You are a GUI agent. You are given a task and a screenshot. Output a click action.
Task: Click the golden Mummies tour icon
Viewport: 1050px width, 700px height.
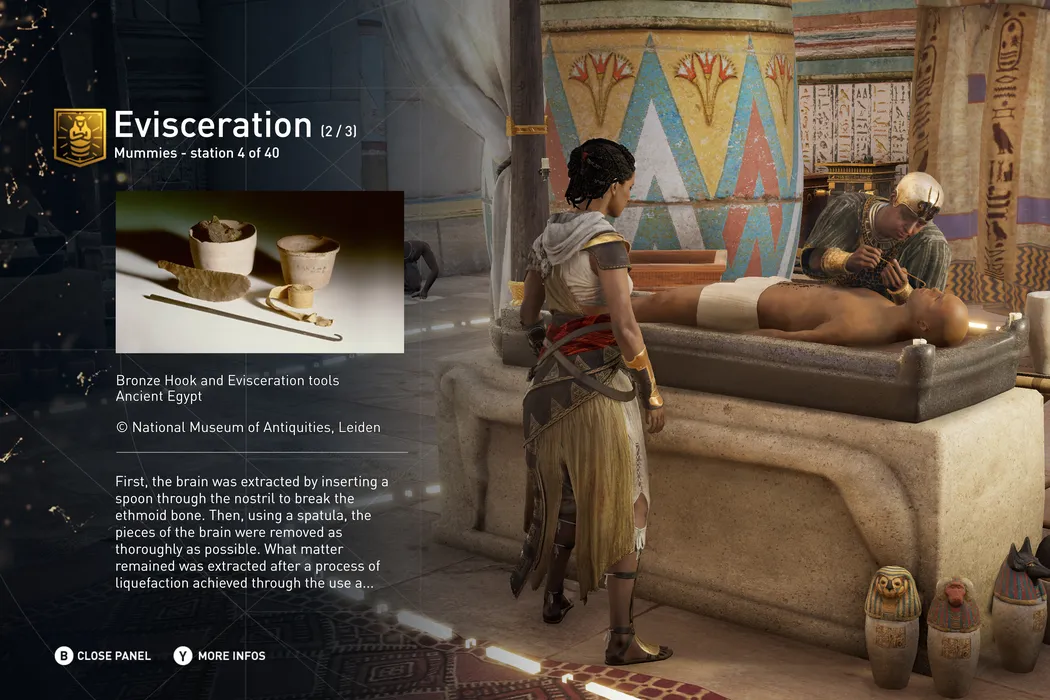click(x=80, y=136)
